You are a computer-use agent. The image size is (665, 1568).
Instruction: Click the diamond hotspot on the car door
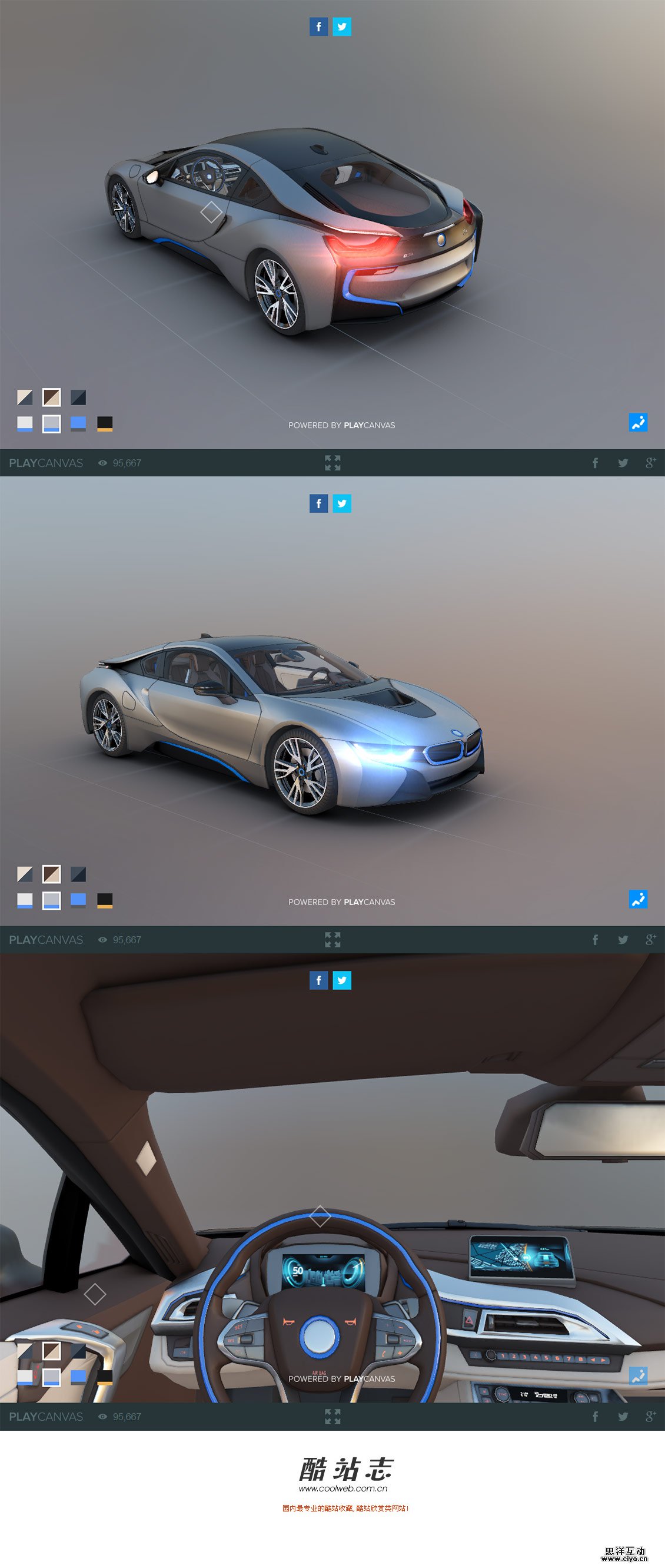[x=211, y=213]
